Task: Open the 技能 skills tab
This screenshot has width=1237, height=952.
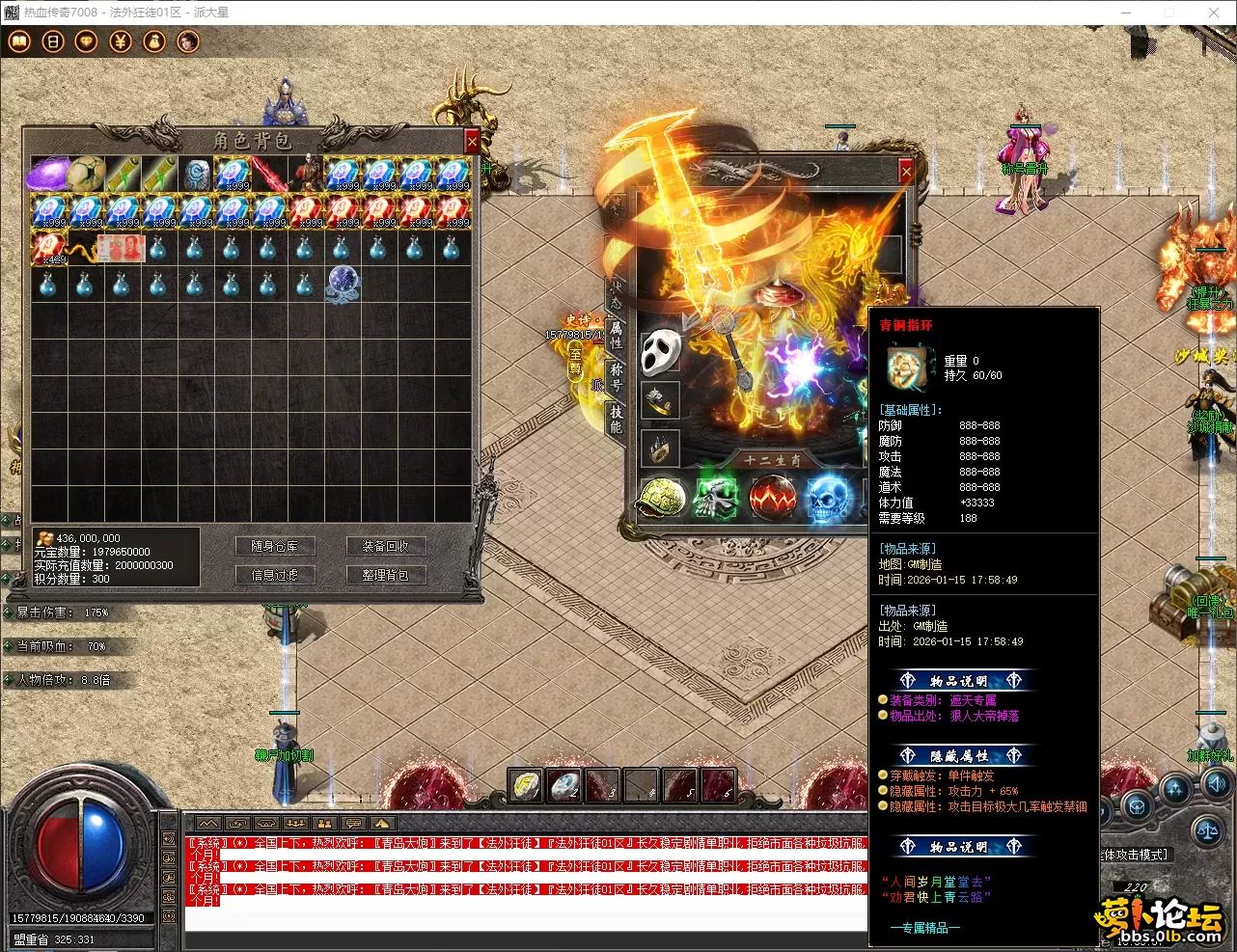Action: 616,419
